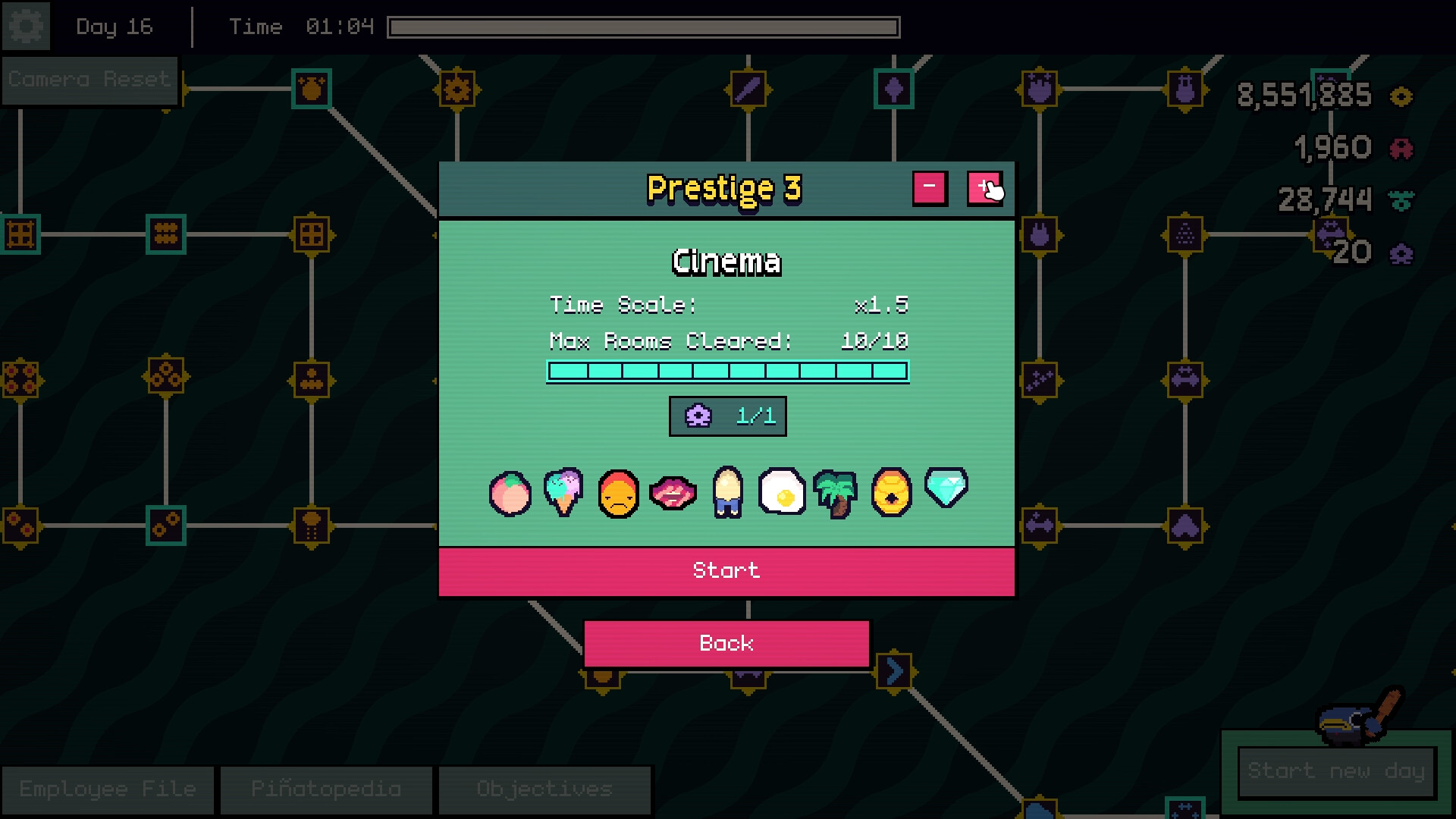This screenshot has width=1456, height=819.
Task: Decrease prestige level with the minus button
Action: [930, 187]
